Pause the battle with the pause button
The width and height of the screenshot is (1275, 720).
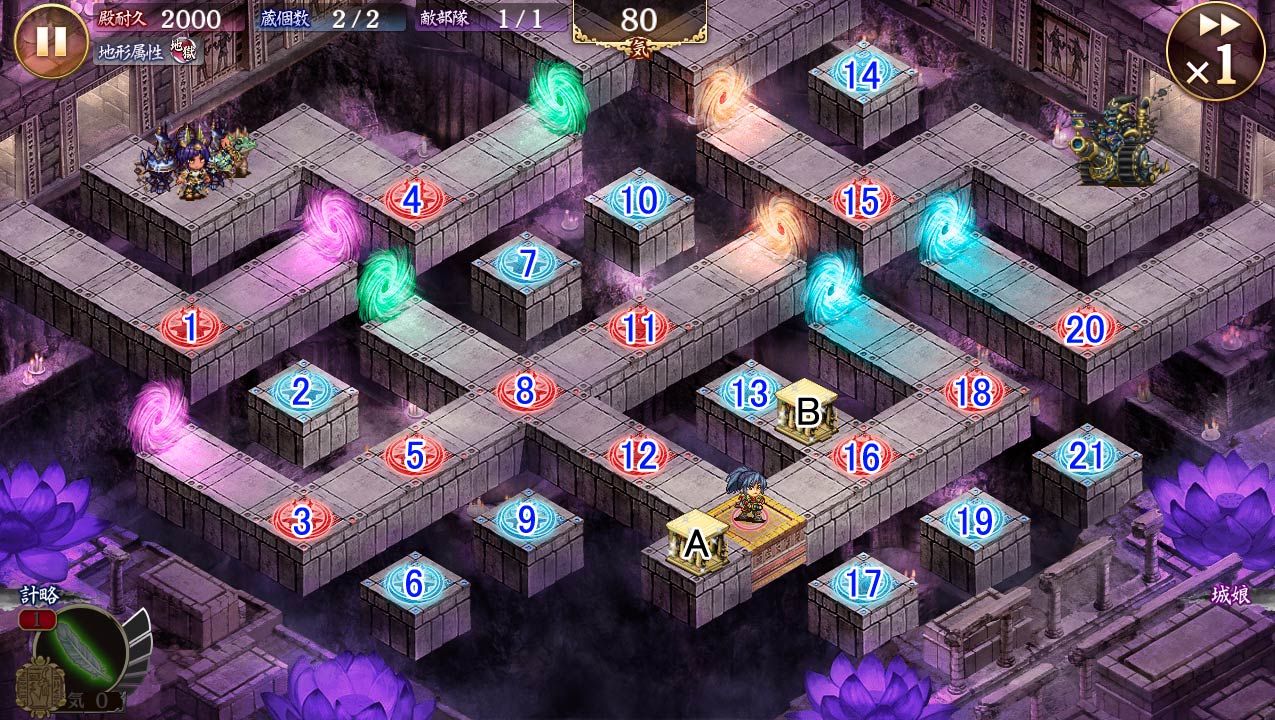point(51,41)
